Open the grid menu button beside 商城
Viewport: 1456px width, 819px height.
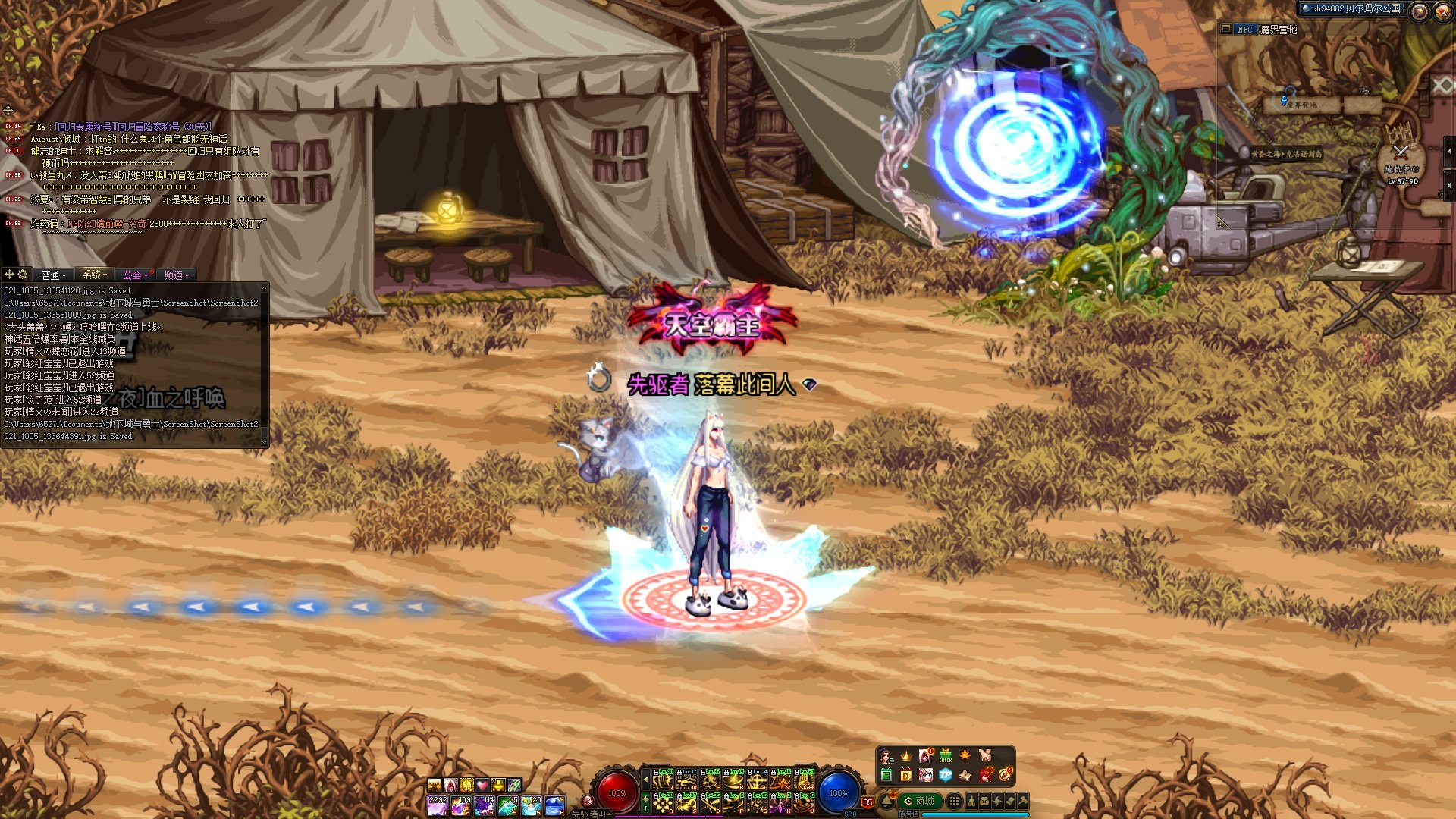coord(955,801)
